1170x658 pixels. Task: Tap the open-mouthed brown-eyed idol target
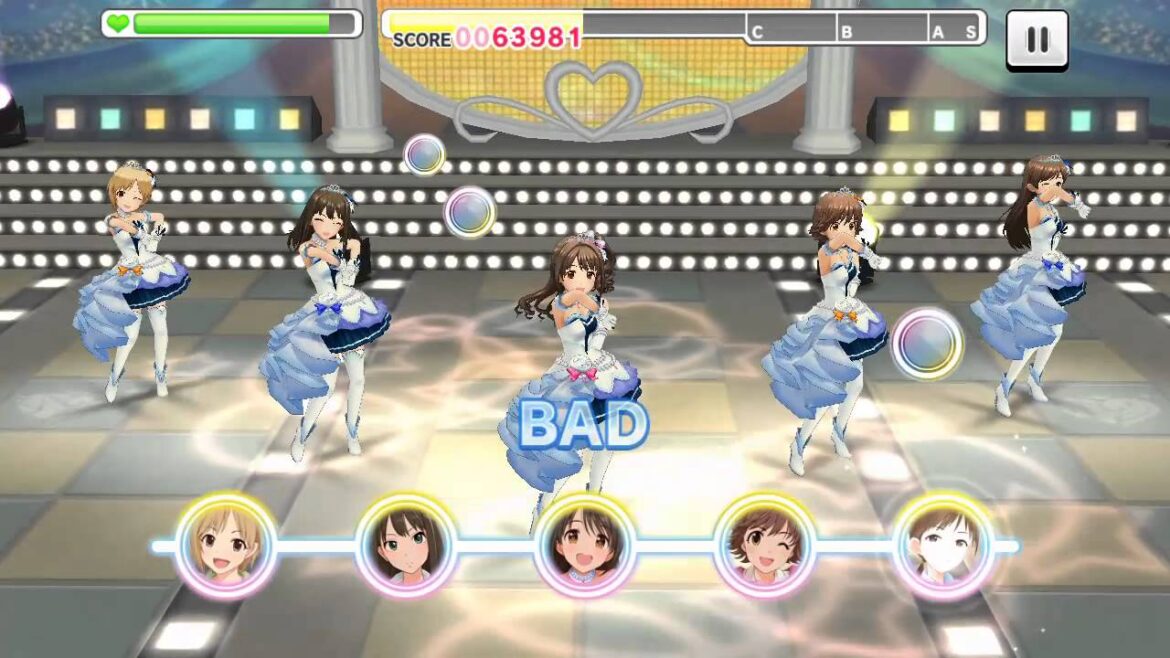584,546
